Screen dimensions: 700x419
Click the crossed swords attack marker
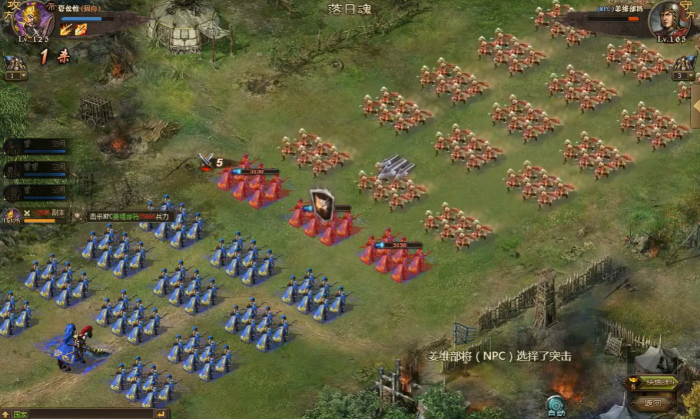click(x=208, y=160)
